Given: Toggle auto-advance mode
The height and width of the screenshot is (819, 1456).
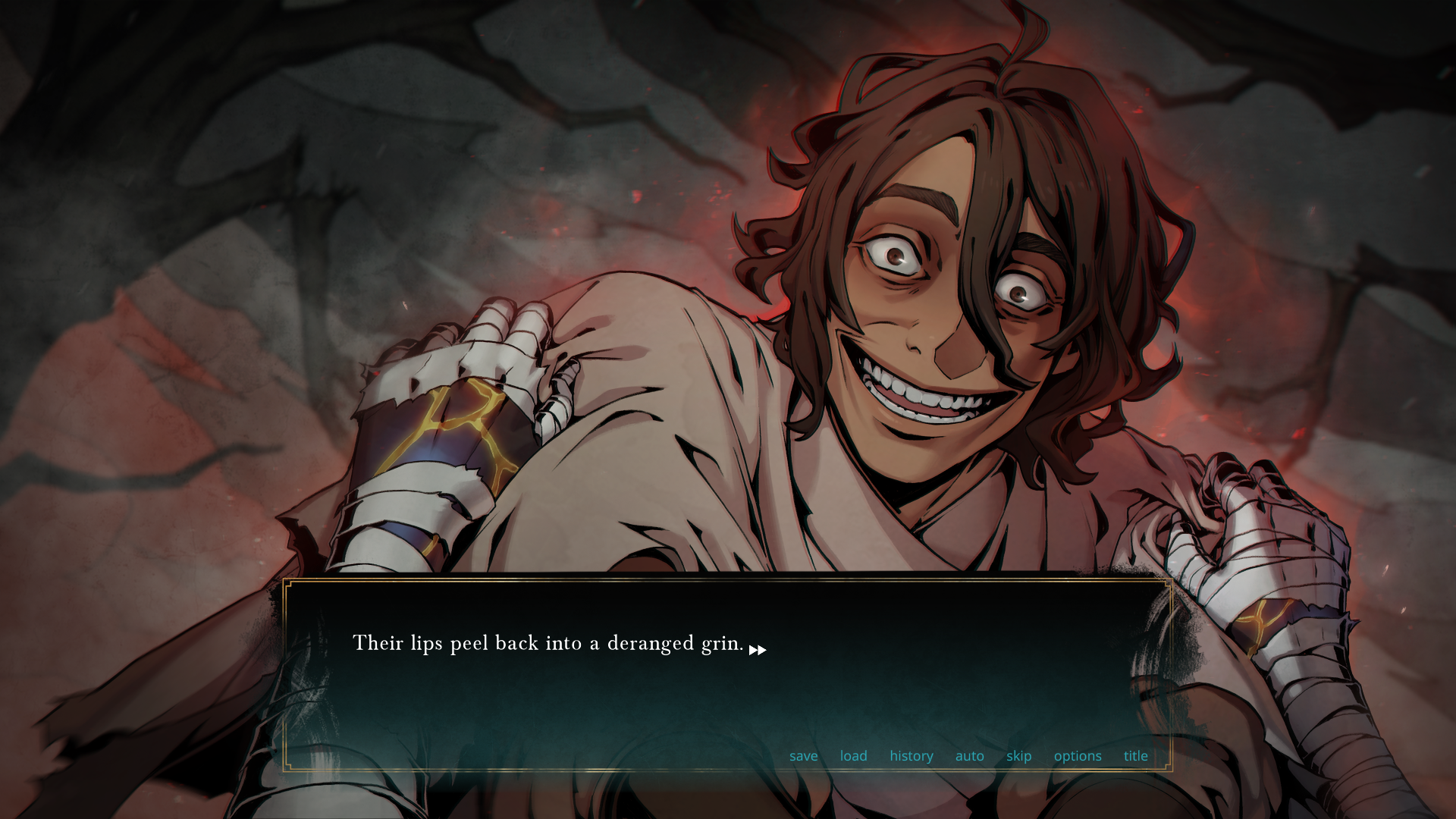Looking at the screenshot, I should click(969, 756).
